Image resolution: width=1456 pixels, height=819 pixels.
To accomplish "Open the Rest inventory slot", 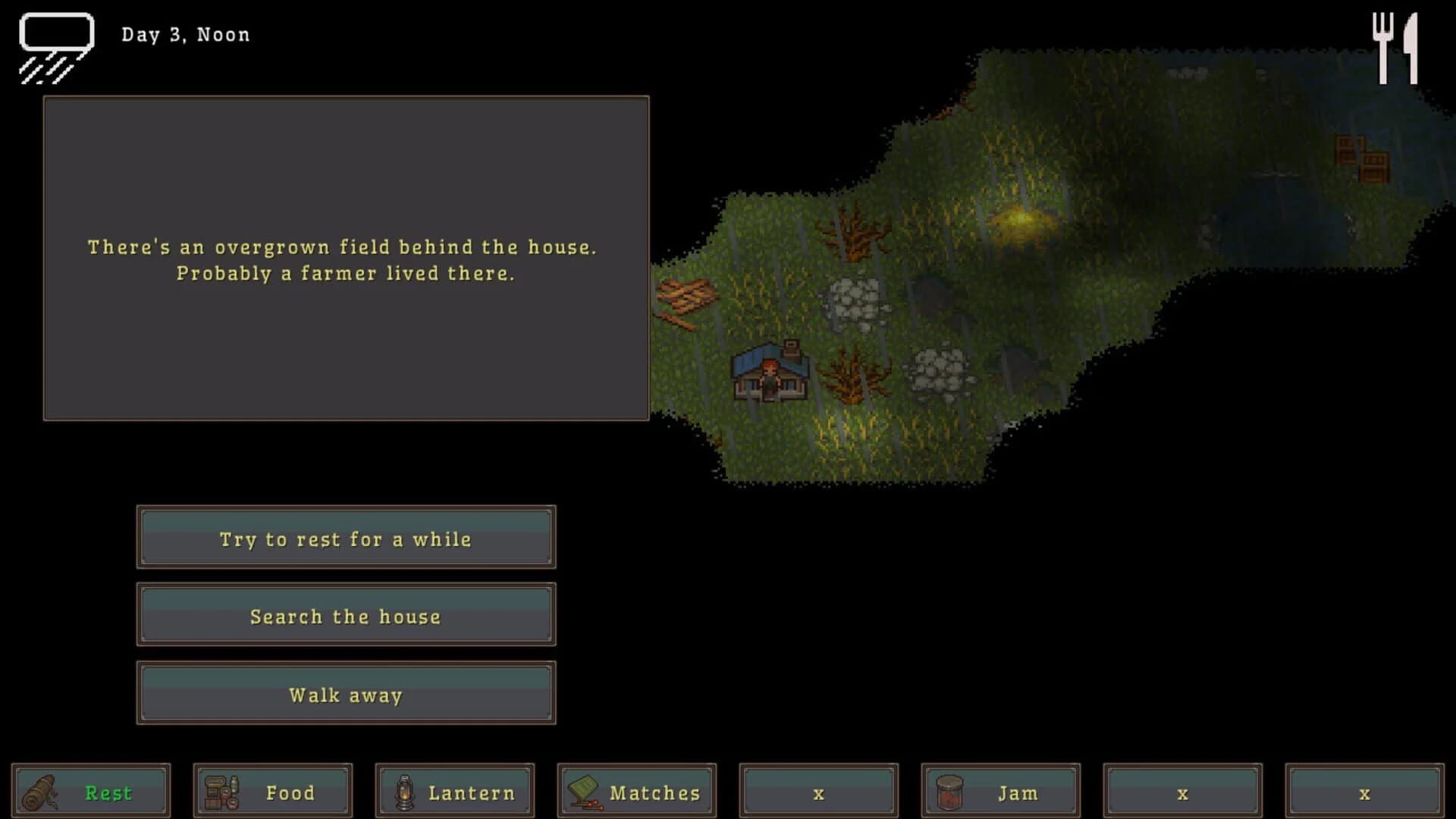I will (x=91, y=792).
